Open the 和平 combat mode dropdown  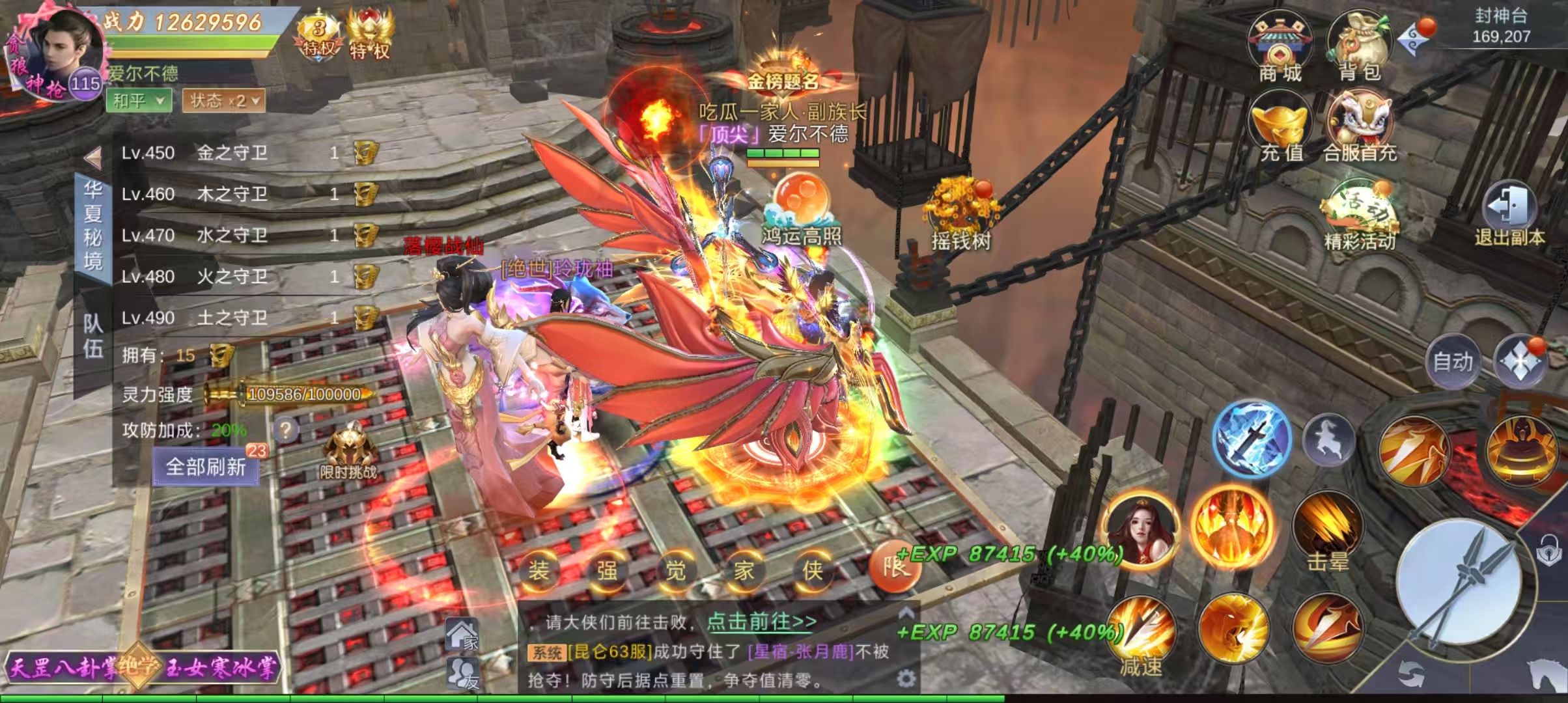[x=139, y=100]
